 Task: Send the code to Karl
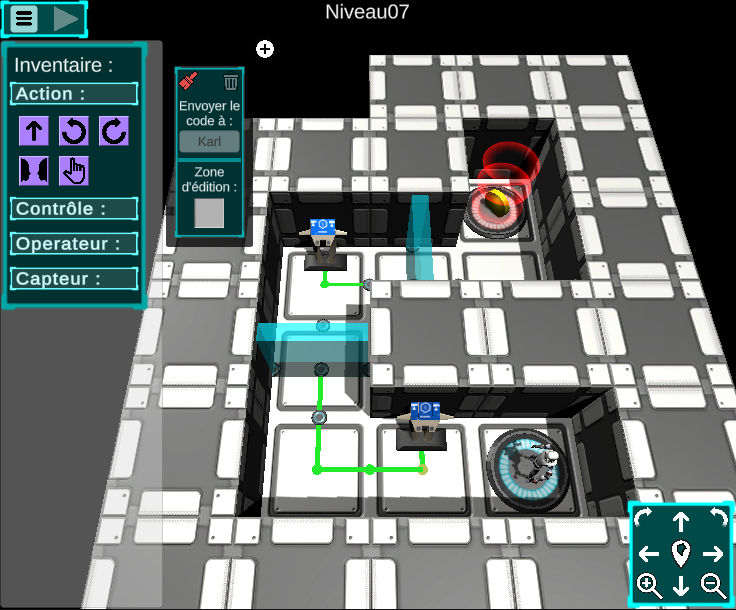[209, 141]
